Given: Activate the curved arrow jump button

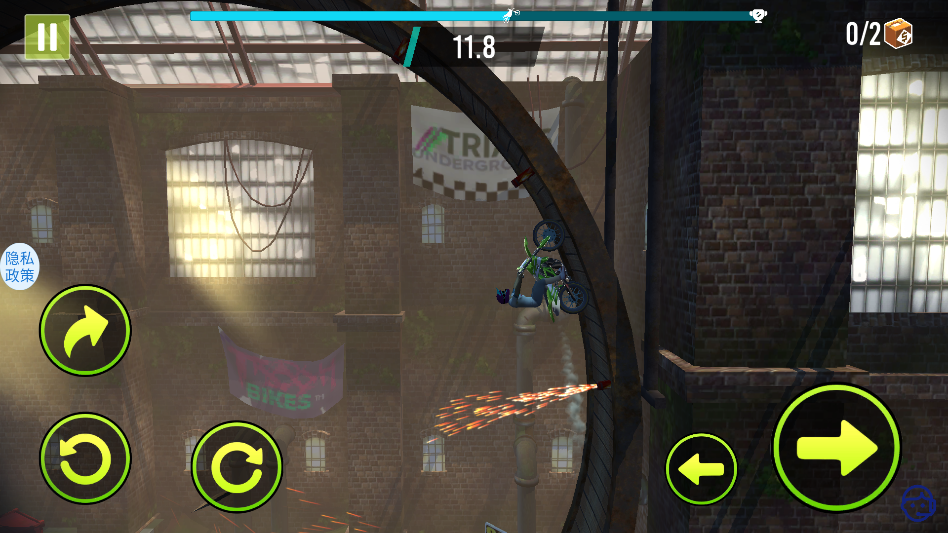Looking at the screenshot, I should [x=85, y=330].
